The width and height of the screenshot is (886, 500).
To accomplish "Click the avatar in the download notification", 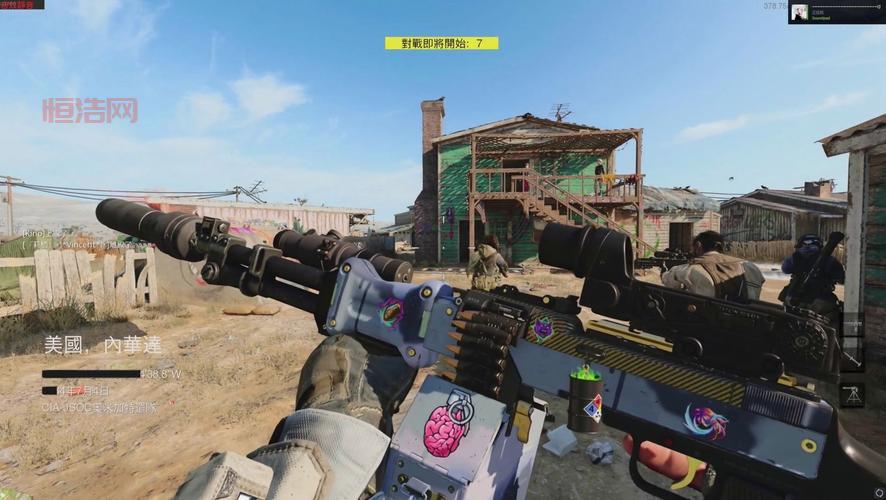I will pyautogui.click(x=800, y=12).
